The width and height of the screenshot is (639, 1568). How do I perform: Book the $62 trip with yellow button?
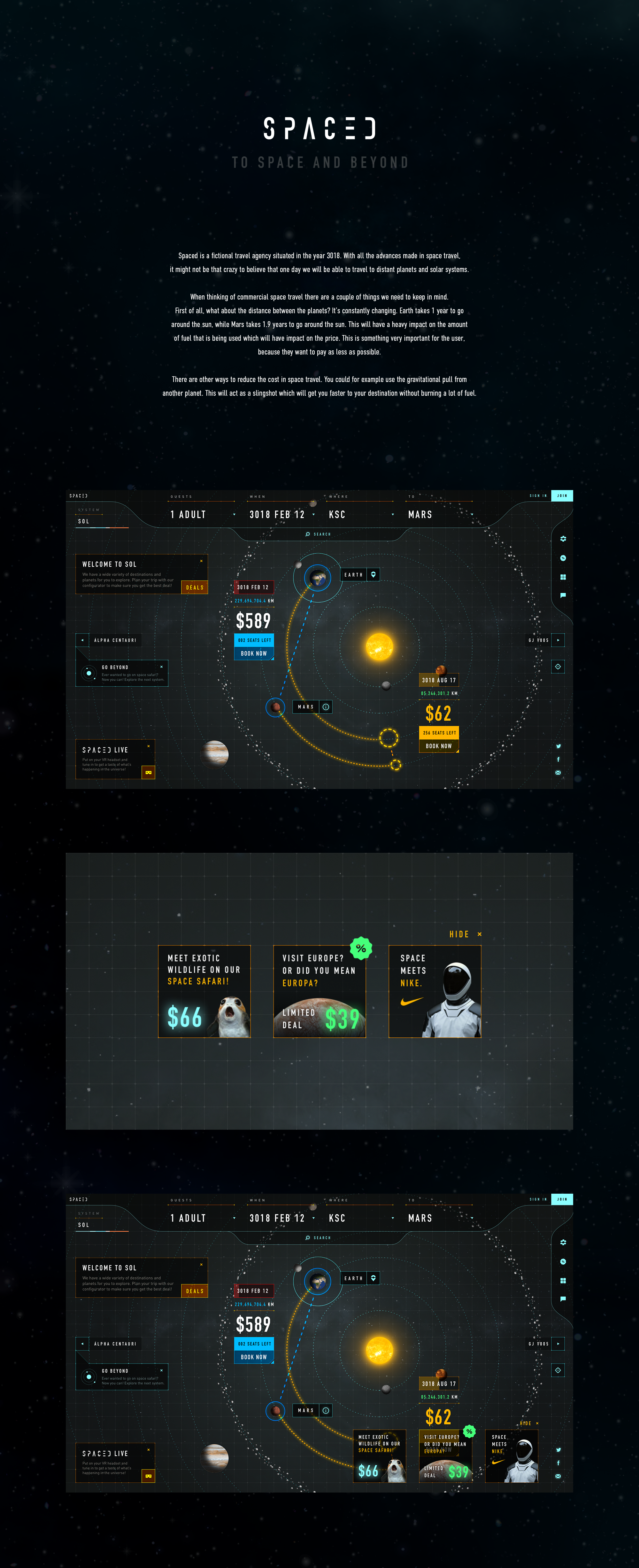pos(438,746)
